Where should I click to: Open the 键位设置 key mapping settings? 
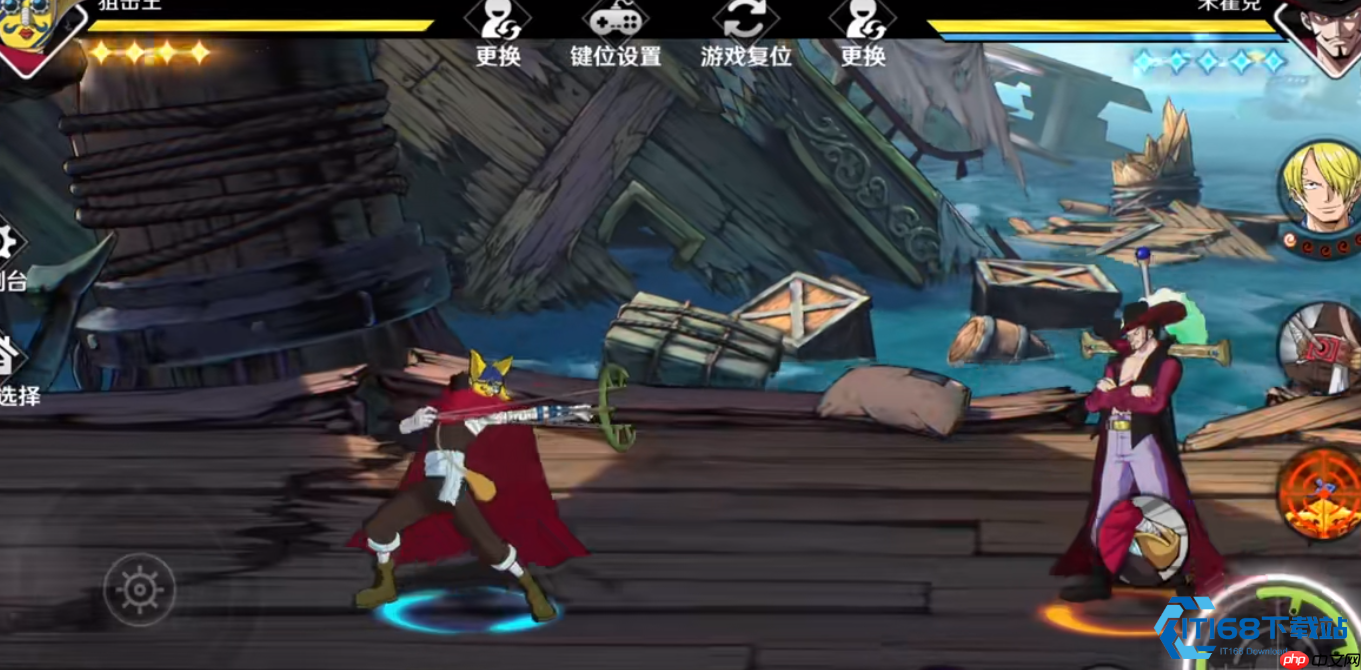[616, 35]
